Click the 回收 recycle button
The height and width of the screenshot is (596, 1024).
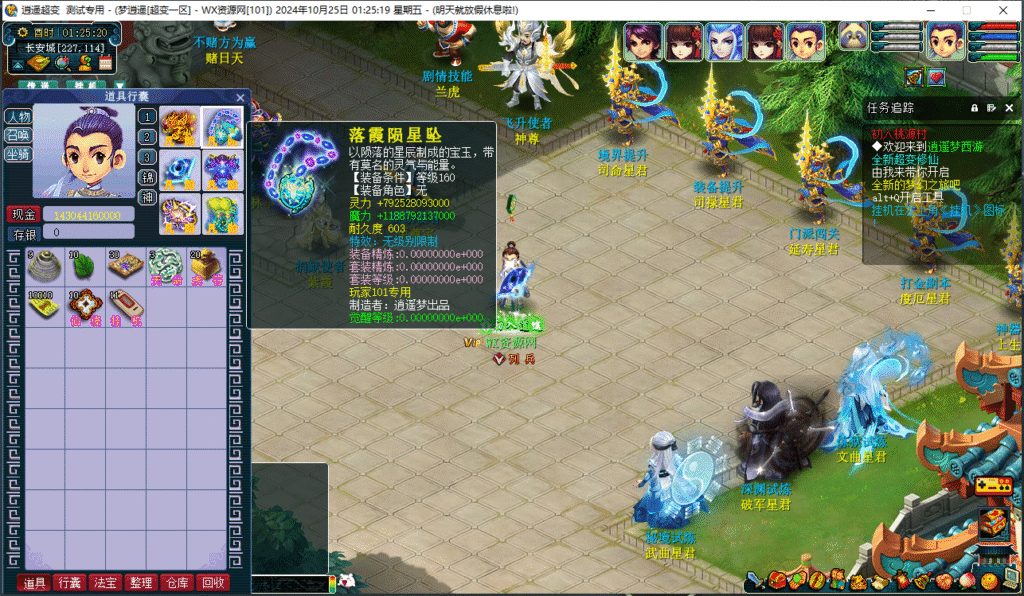click(x=213, y=583)
